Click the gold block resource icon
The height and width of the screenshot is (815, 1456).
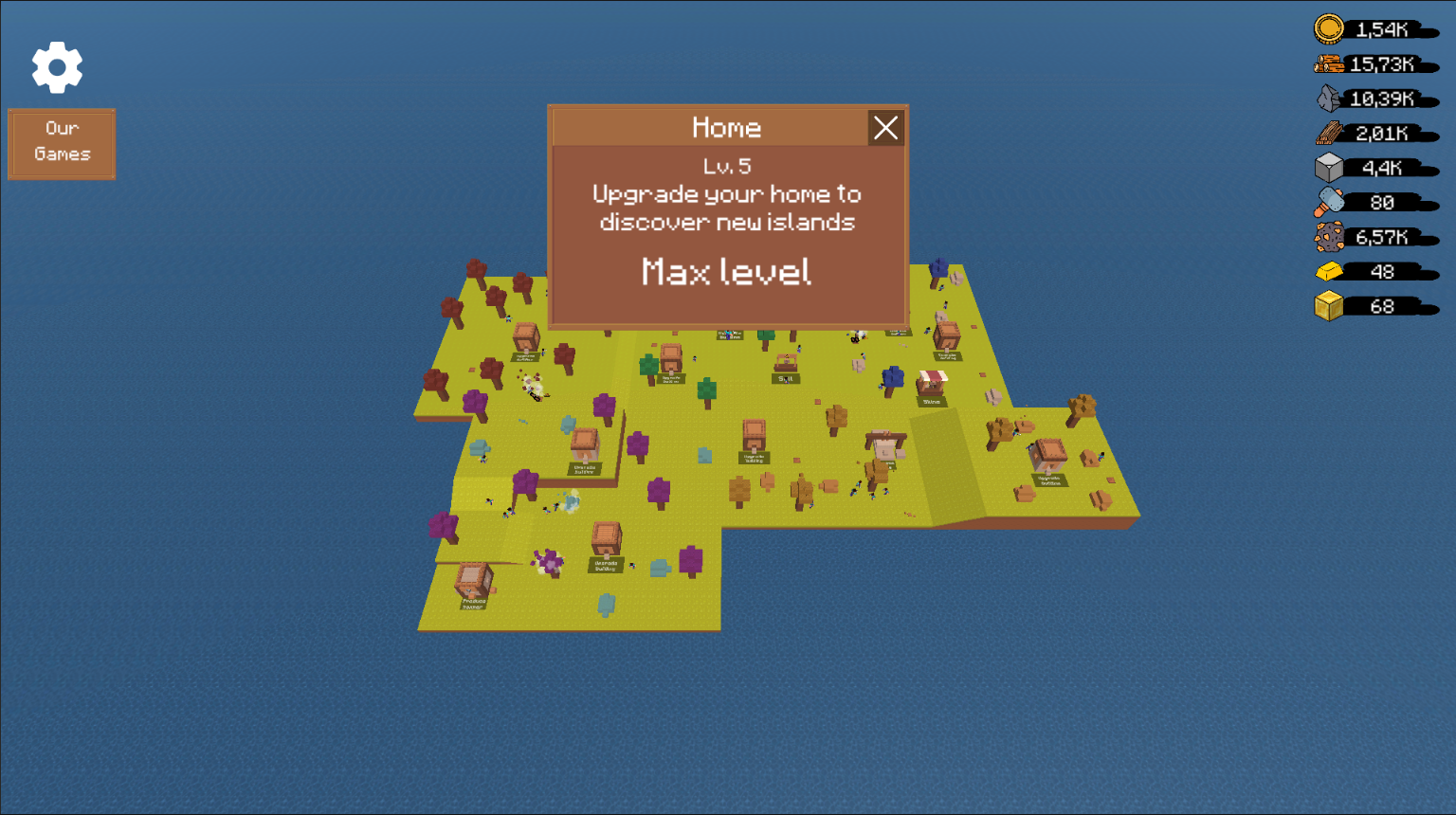(x=1327, y=306)
